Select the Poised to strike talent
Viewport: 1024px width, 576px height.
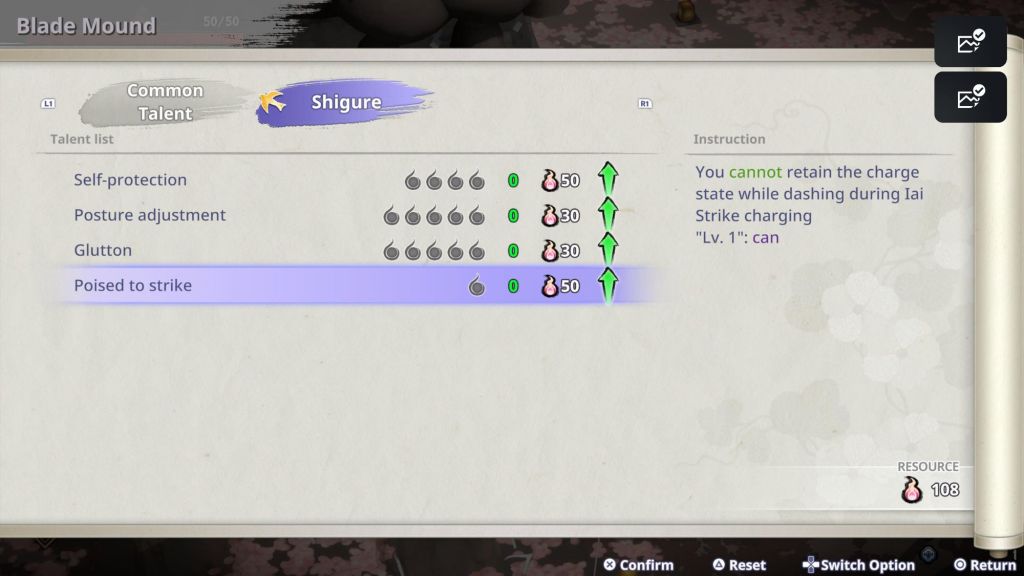pyautogui.click(x=133, y=285)
